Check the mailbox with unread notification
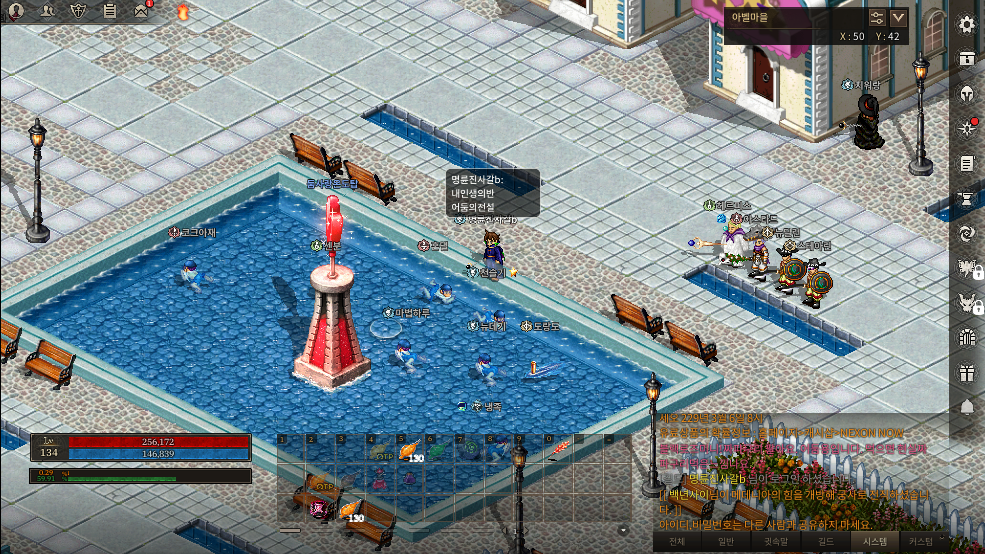The height and width of the screenshot is (554, 985). point(141,12)
